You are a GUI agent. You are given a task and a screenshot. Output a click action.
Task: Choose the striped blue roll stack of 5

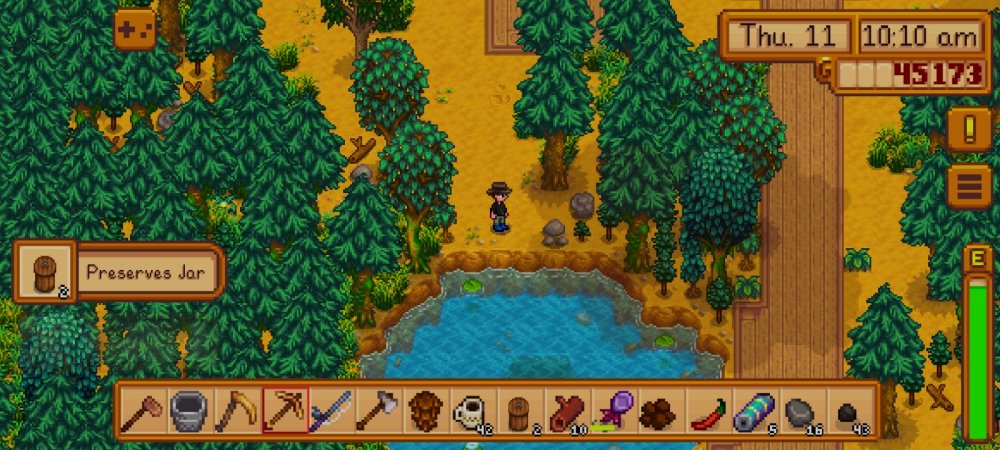(754, 410)
